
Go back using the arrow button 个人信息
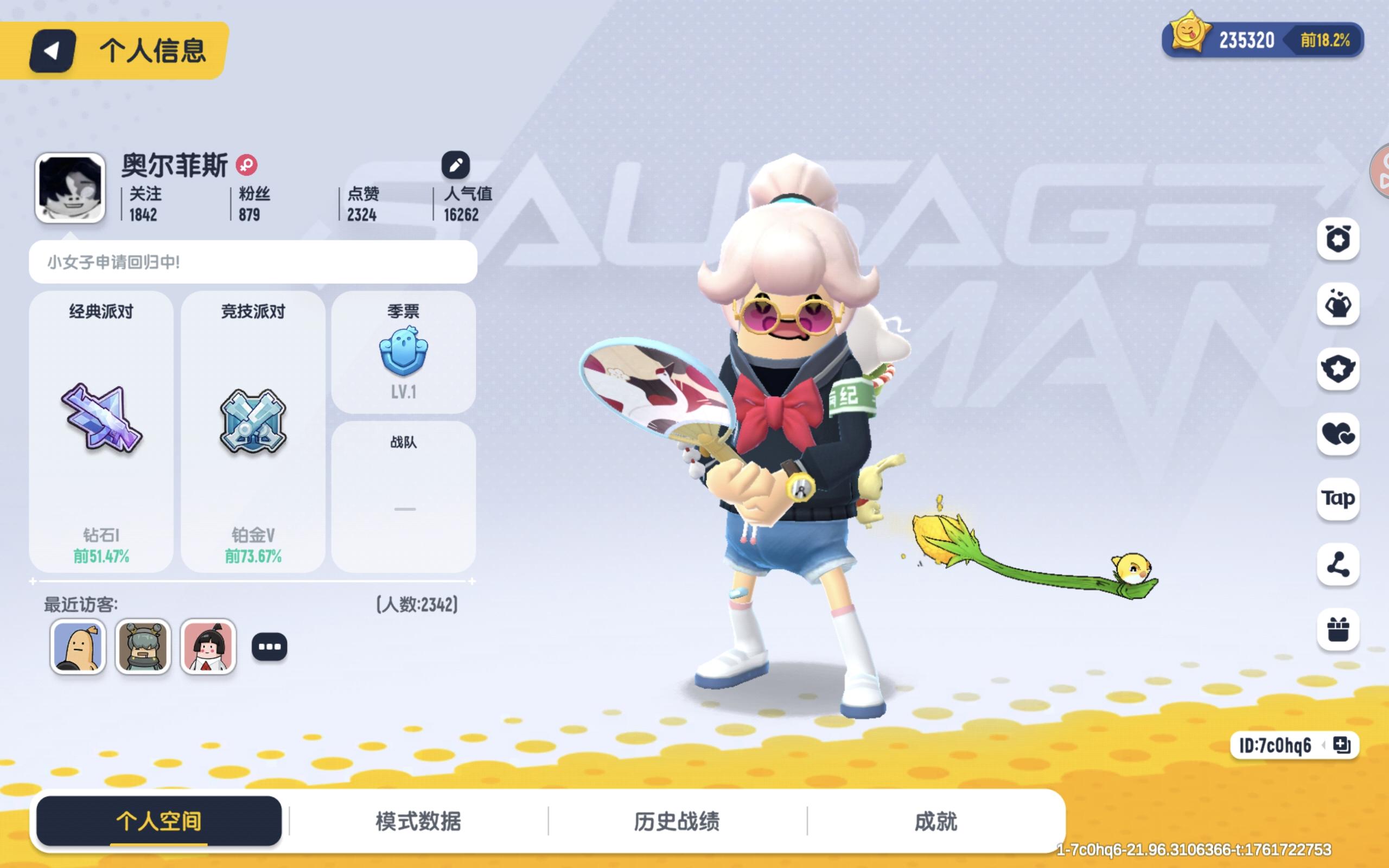click(51, 53)
